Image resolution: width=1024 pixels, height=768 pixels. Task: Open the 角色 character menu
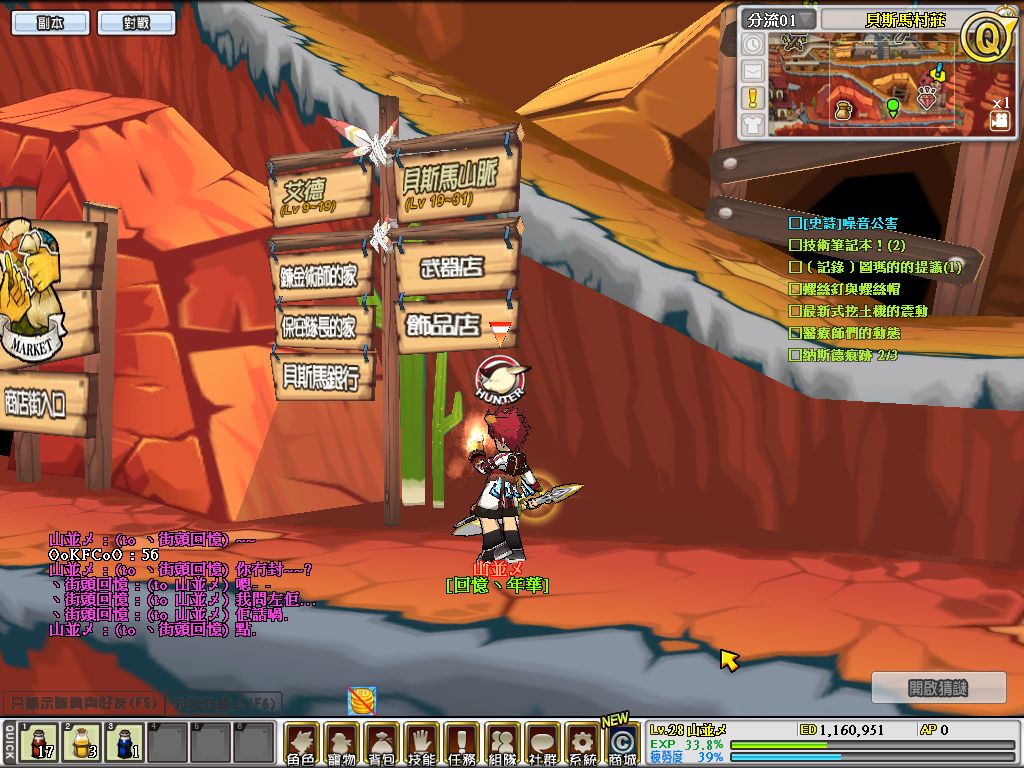(301, 744)
